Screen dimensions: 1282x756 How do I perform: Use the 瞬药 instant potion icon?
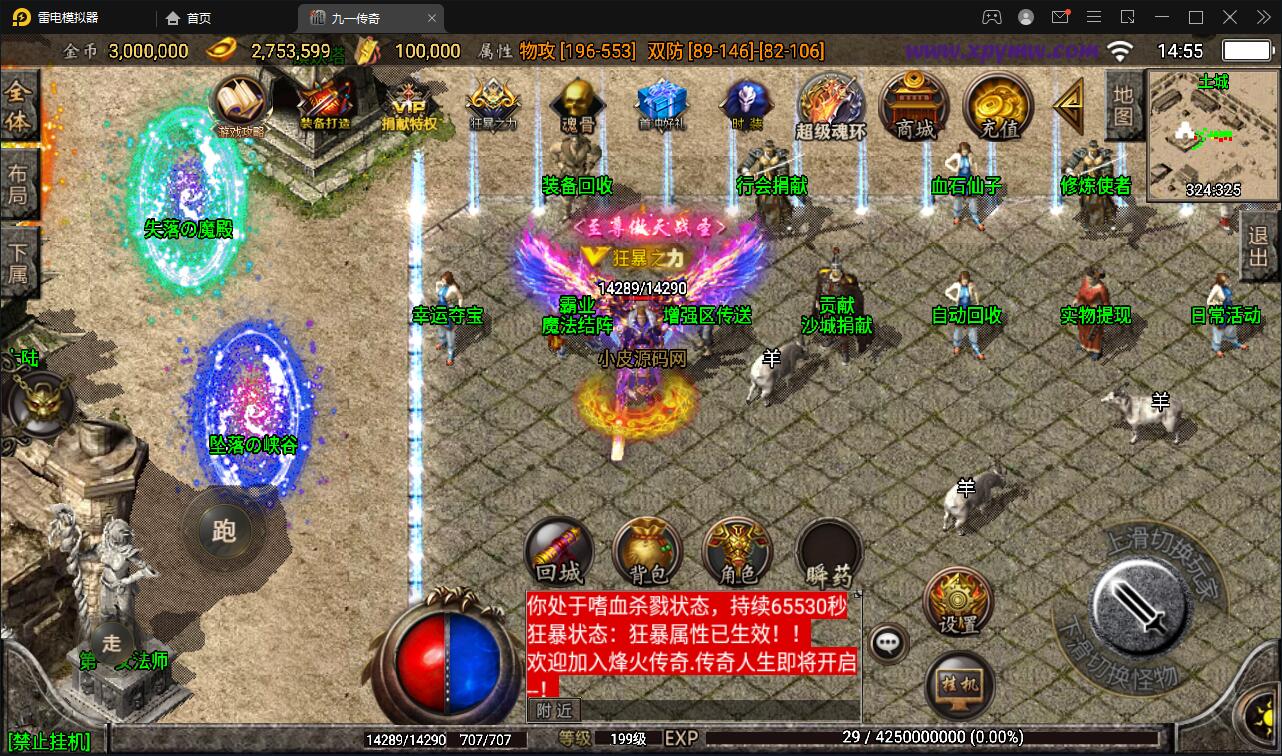(827, 552)
